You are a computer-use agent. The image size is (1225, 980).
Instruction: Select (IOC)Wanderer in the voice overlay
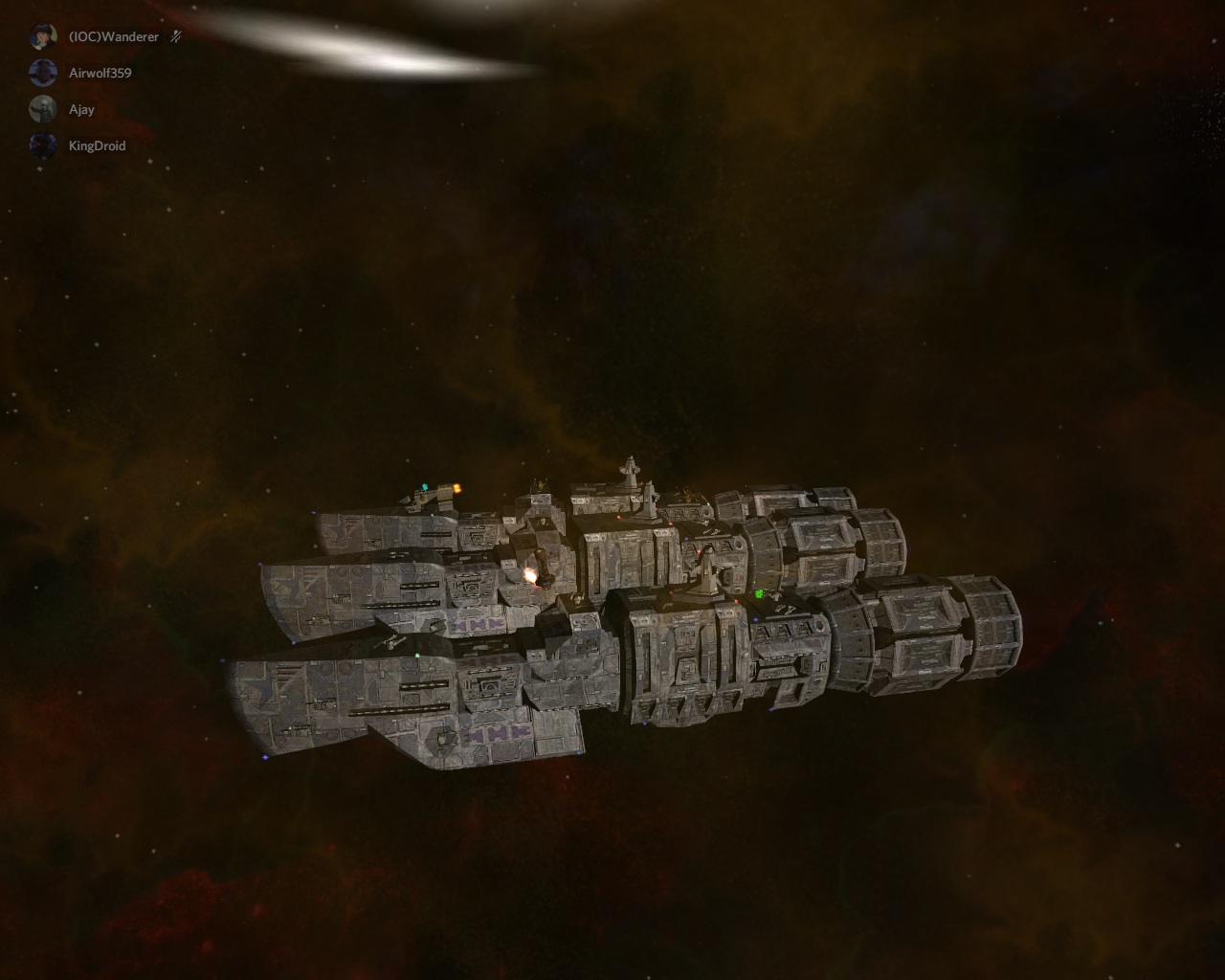(113, 37)
